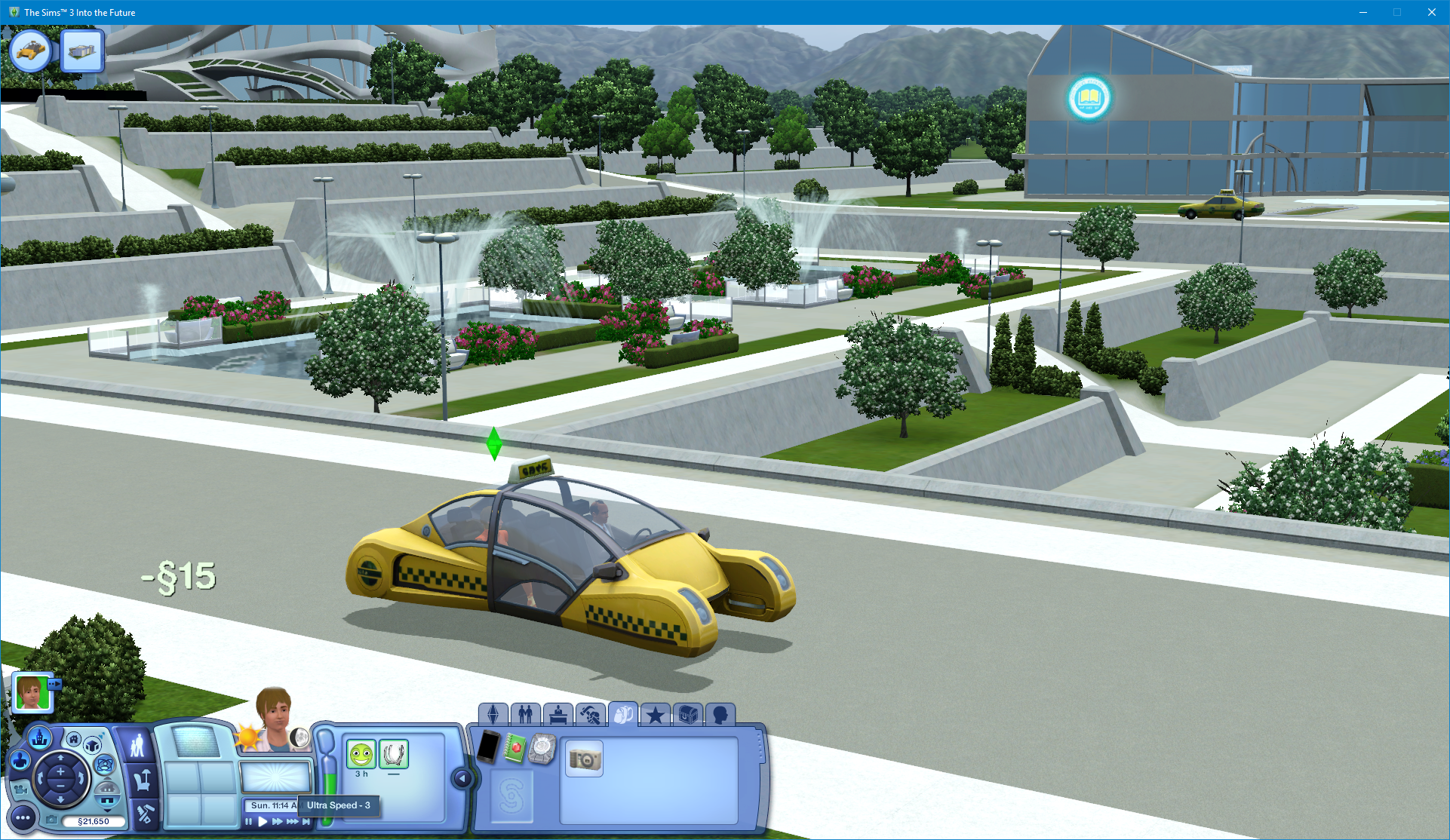Expand the wall-view dropdown arrow under the house icon
The image size is (1450, 840).
pos(106,811)
